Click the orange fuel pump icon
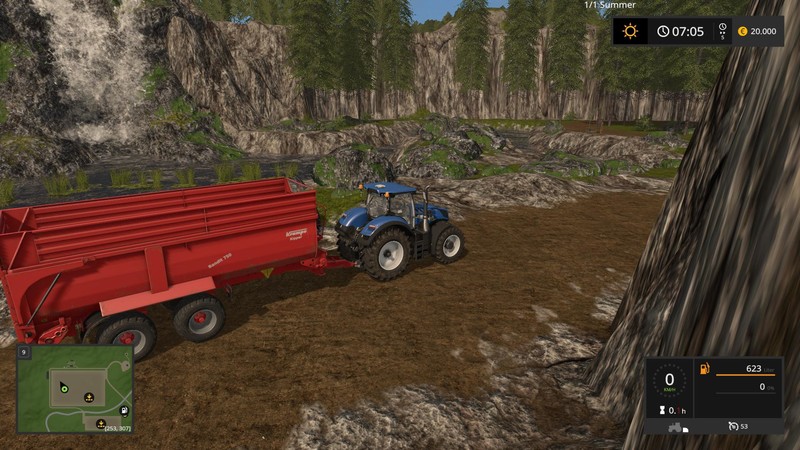800x450 pixels. pos(704,371)
